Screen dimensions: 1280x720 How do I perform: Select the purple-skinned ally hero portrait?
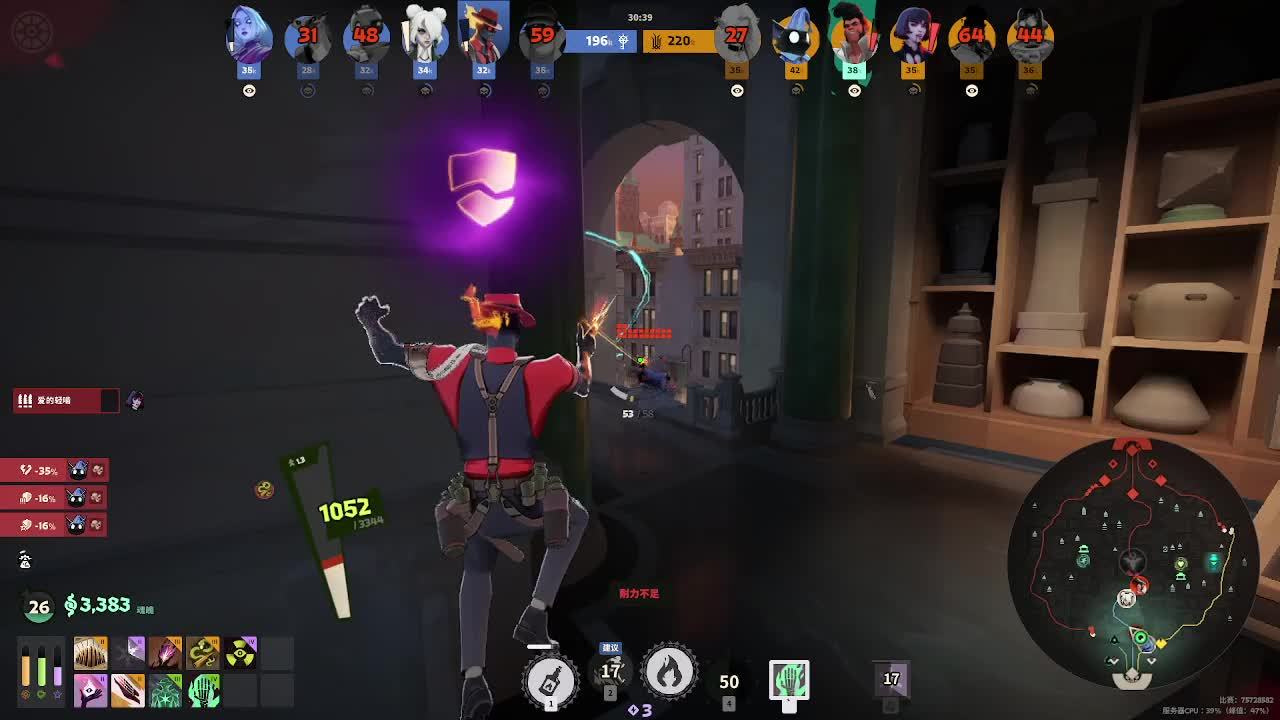tap(248, 34)
